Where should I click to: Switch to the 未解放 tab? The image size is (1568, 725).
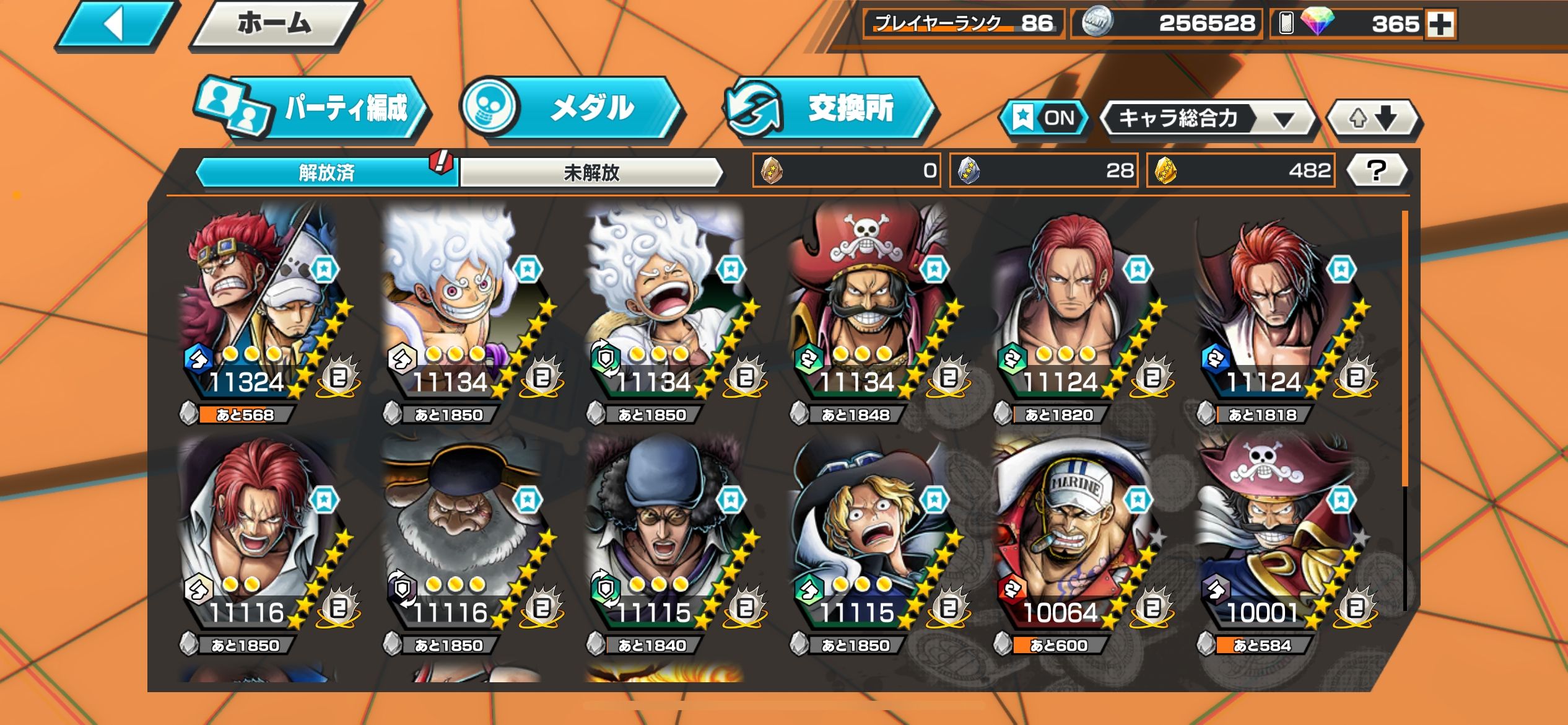[591, 172]
